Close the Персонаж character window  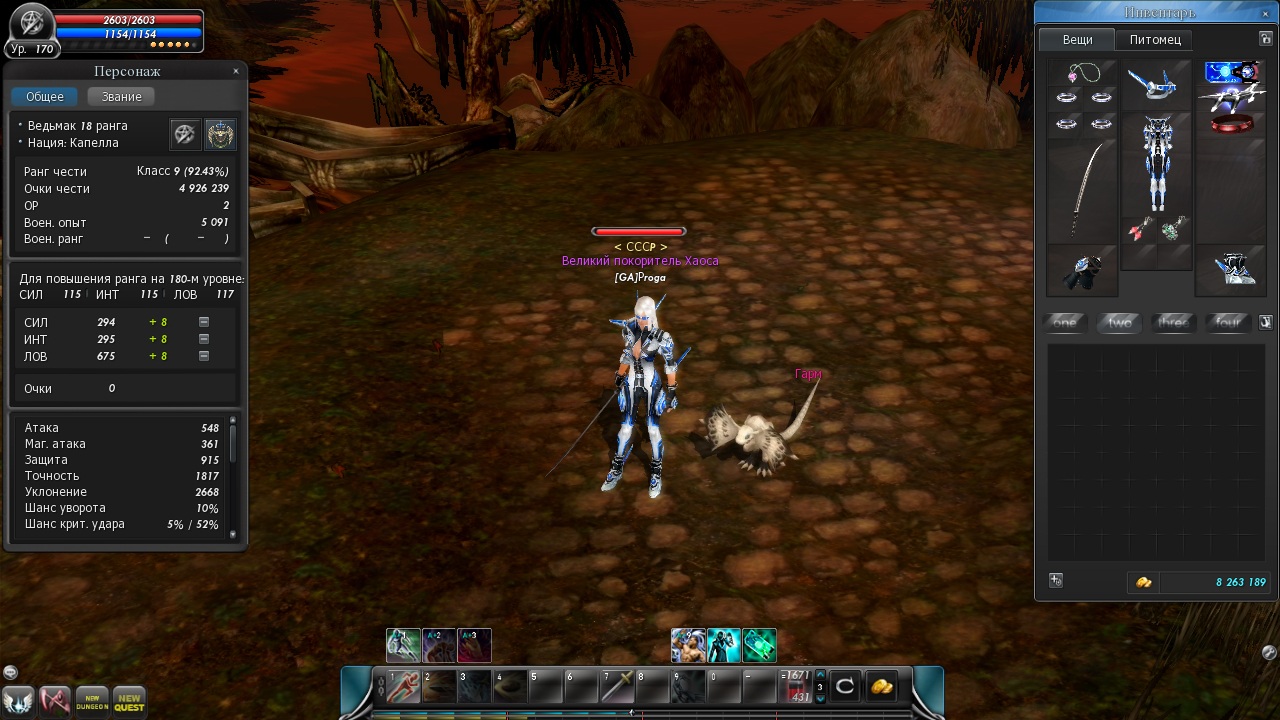coord(236,71)
